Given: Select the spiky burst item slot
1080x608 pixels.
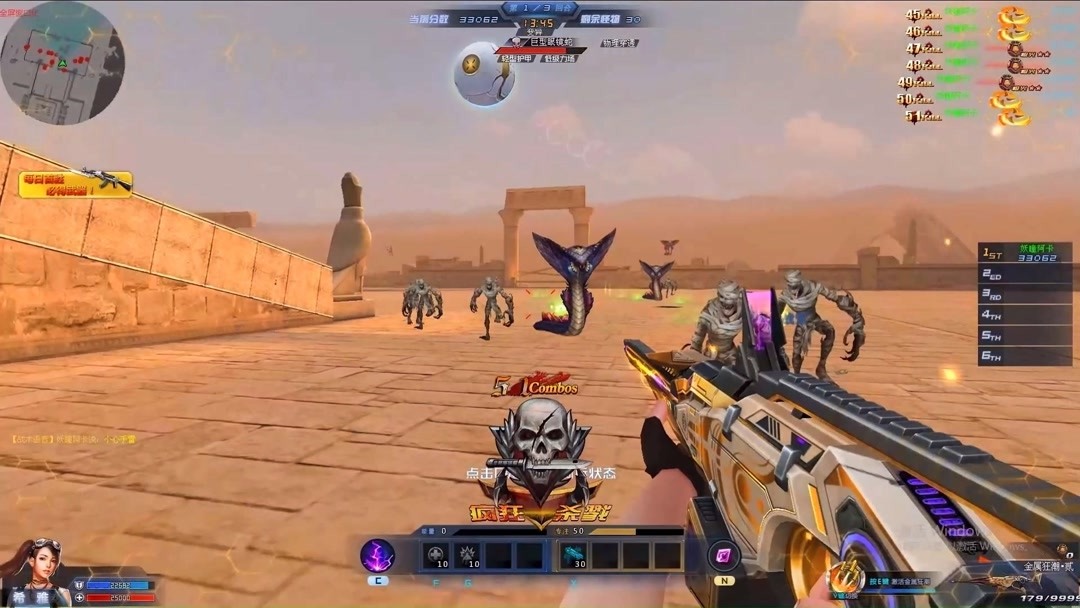Looking at the screenshot, I should point(467,555).
